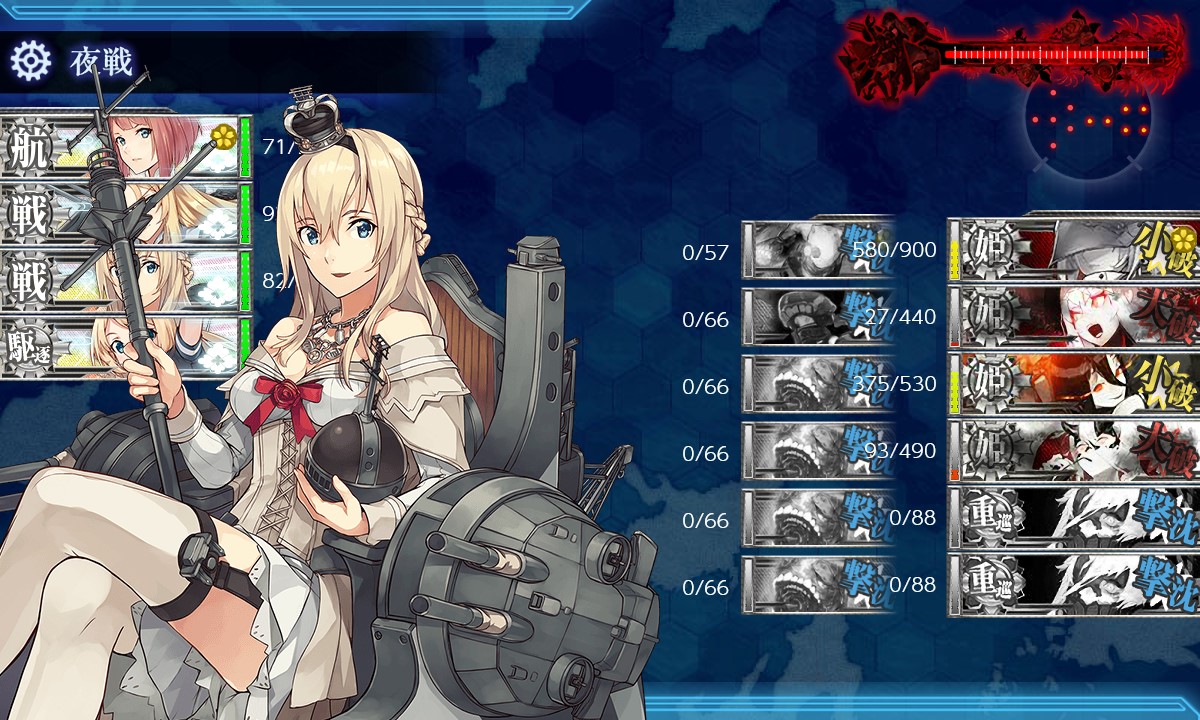Pick enemy princess banner with 375/530 HP

point(1073,383)
